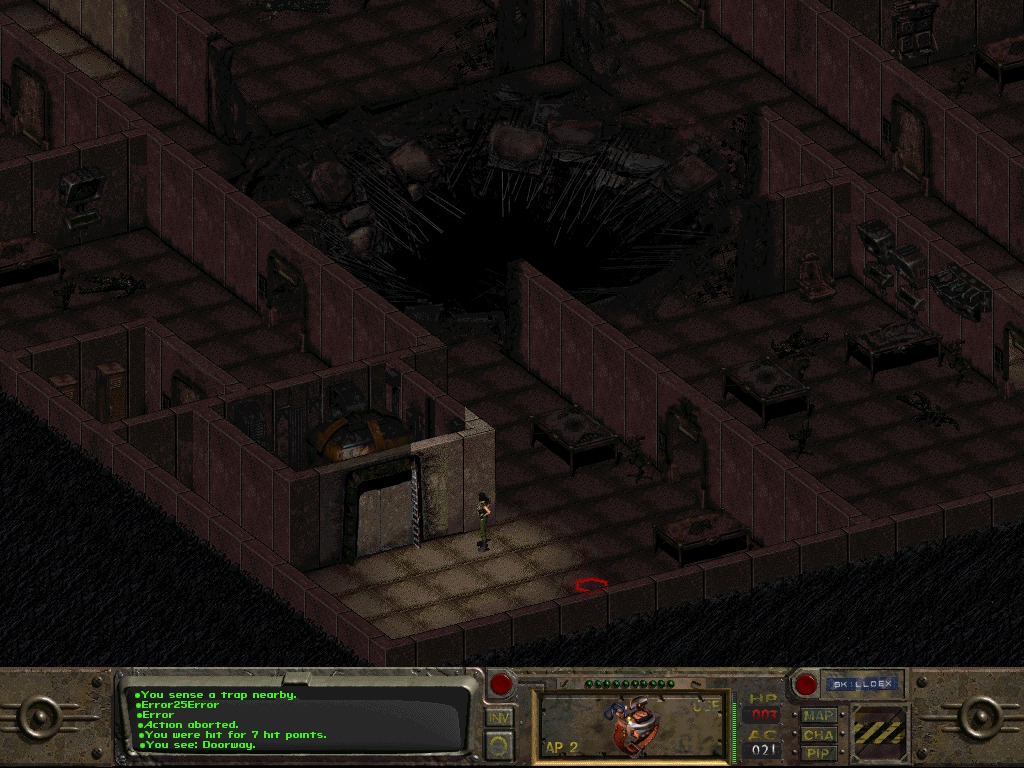Show the character sheet via CHA button

820,734
